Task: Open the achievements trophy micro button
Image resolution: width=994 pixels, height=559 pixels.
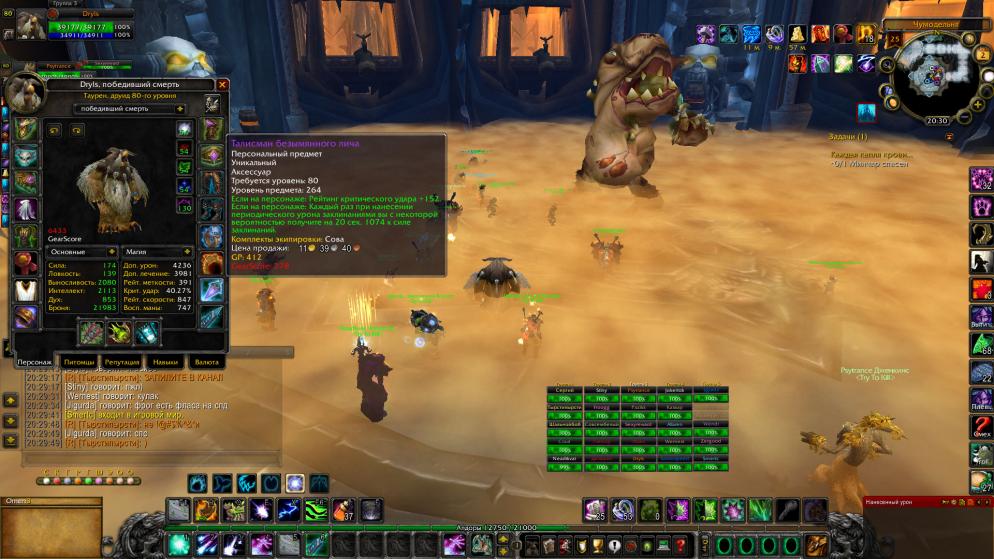Action: (598, 545)
